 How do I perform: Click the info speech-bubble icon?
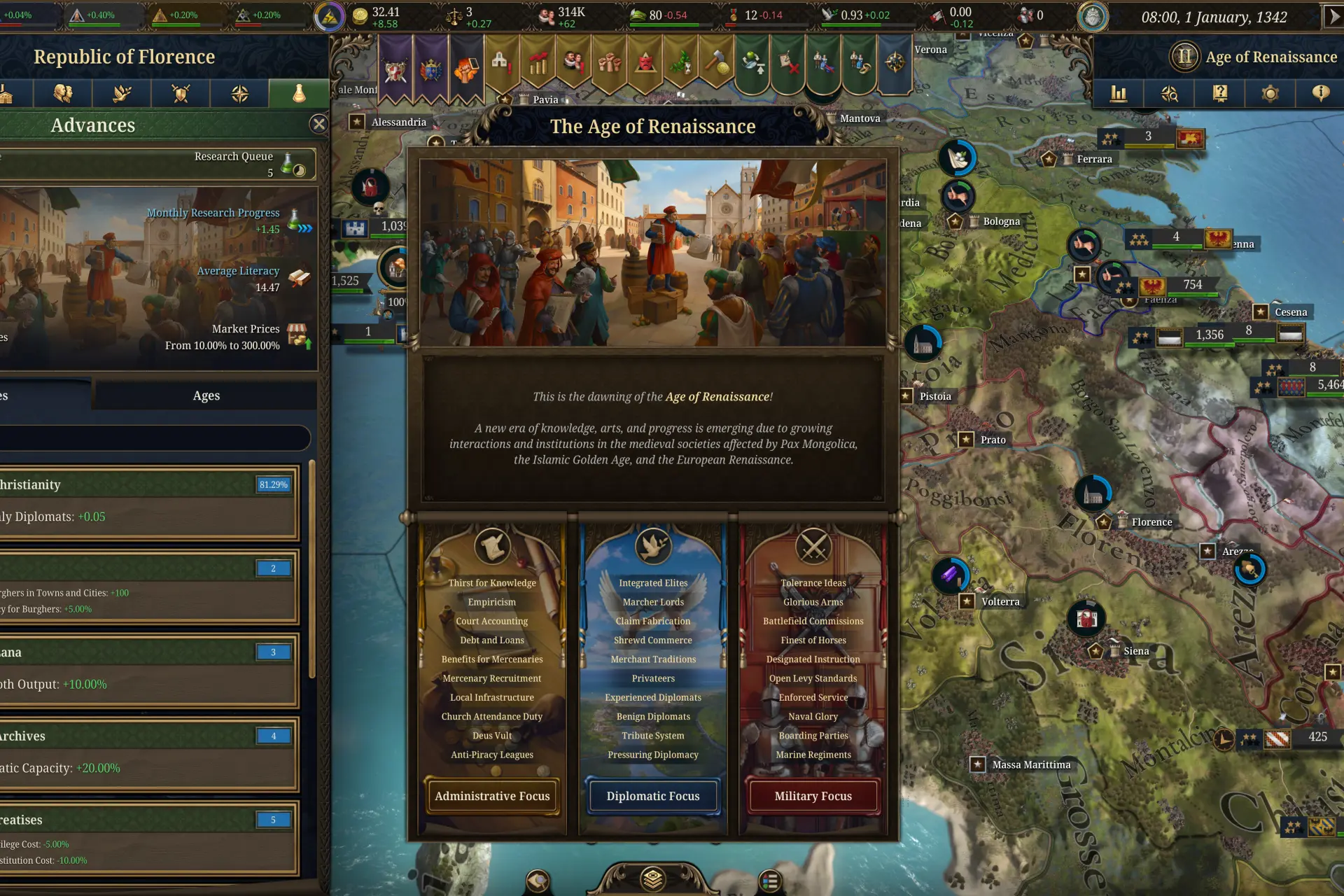pos(1319,93)
